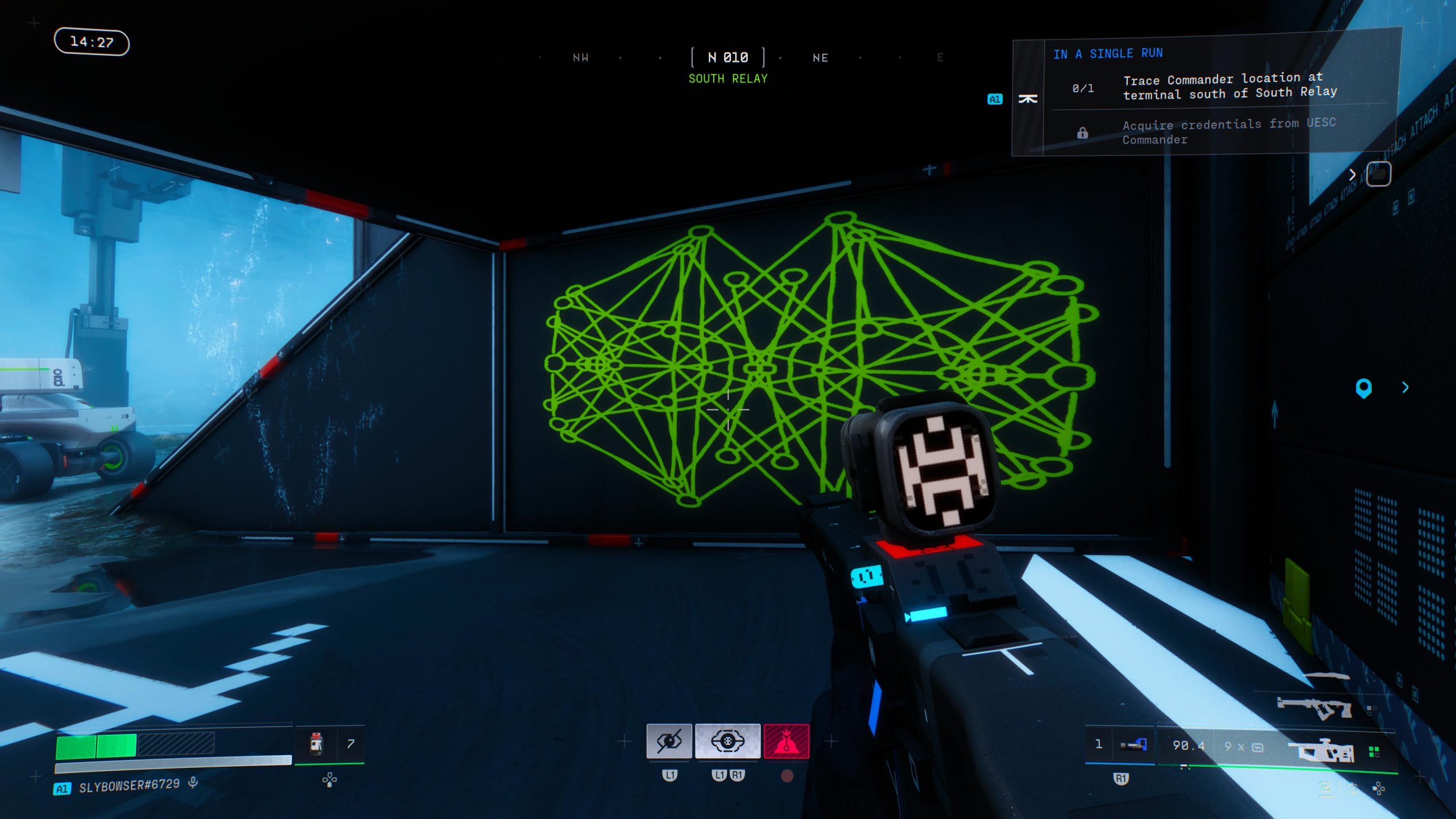Expand the chevron beside the map pin
This screenshot has width=1456, height=819.
(1405, 388)
